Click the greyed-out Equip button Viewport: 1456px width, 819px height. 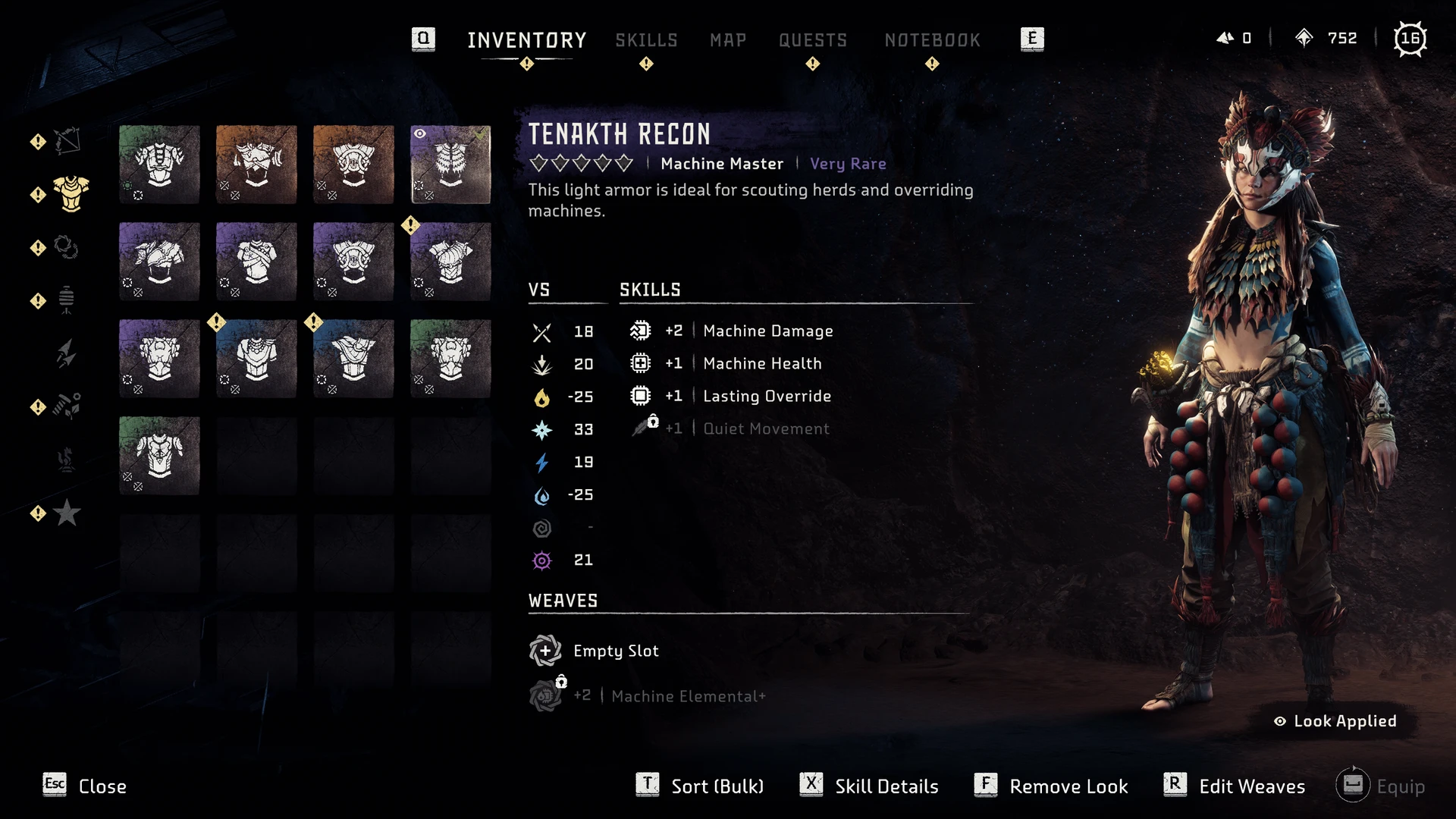[x=1381, y=786]
